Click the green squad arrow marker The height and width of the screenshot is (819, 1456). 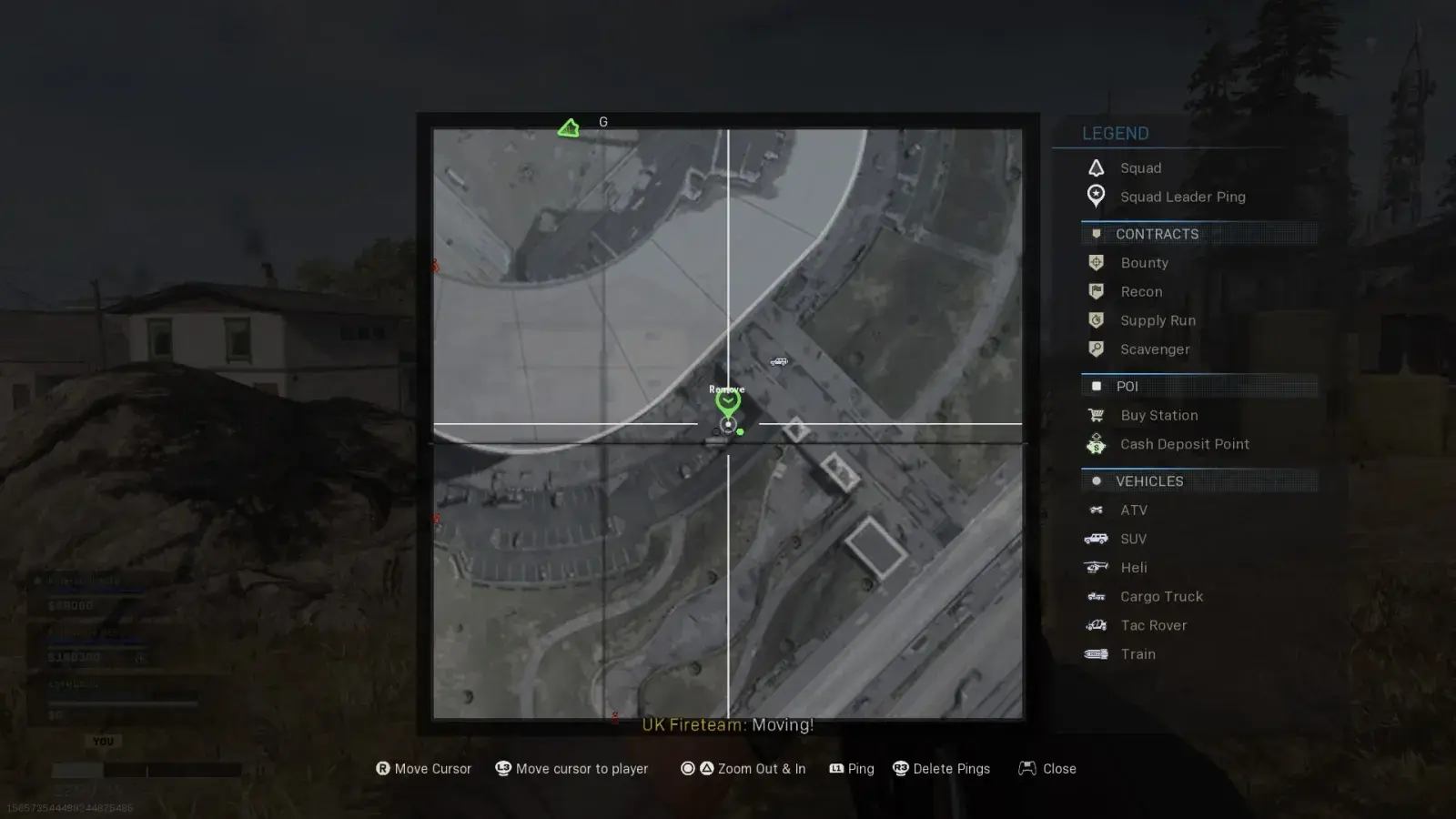[x=569, y=128]
